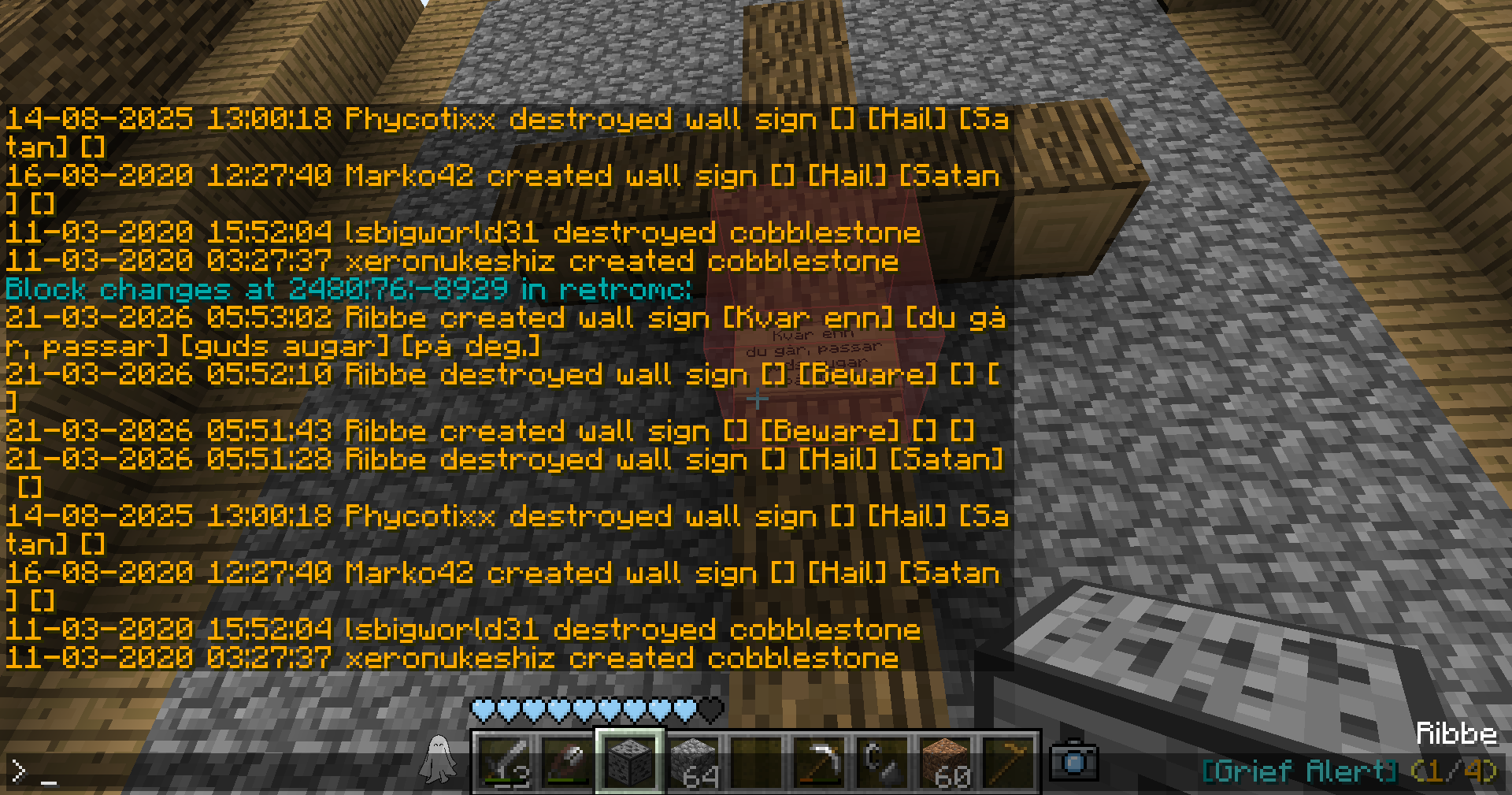Select the dirt block stack of 60
Image resolution: width=1512 pixels, height=795 pixels.
(946, 762)
